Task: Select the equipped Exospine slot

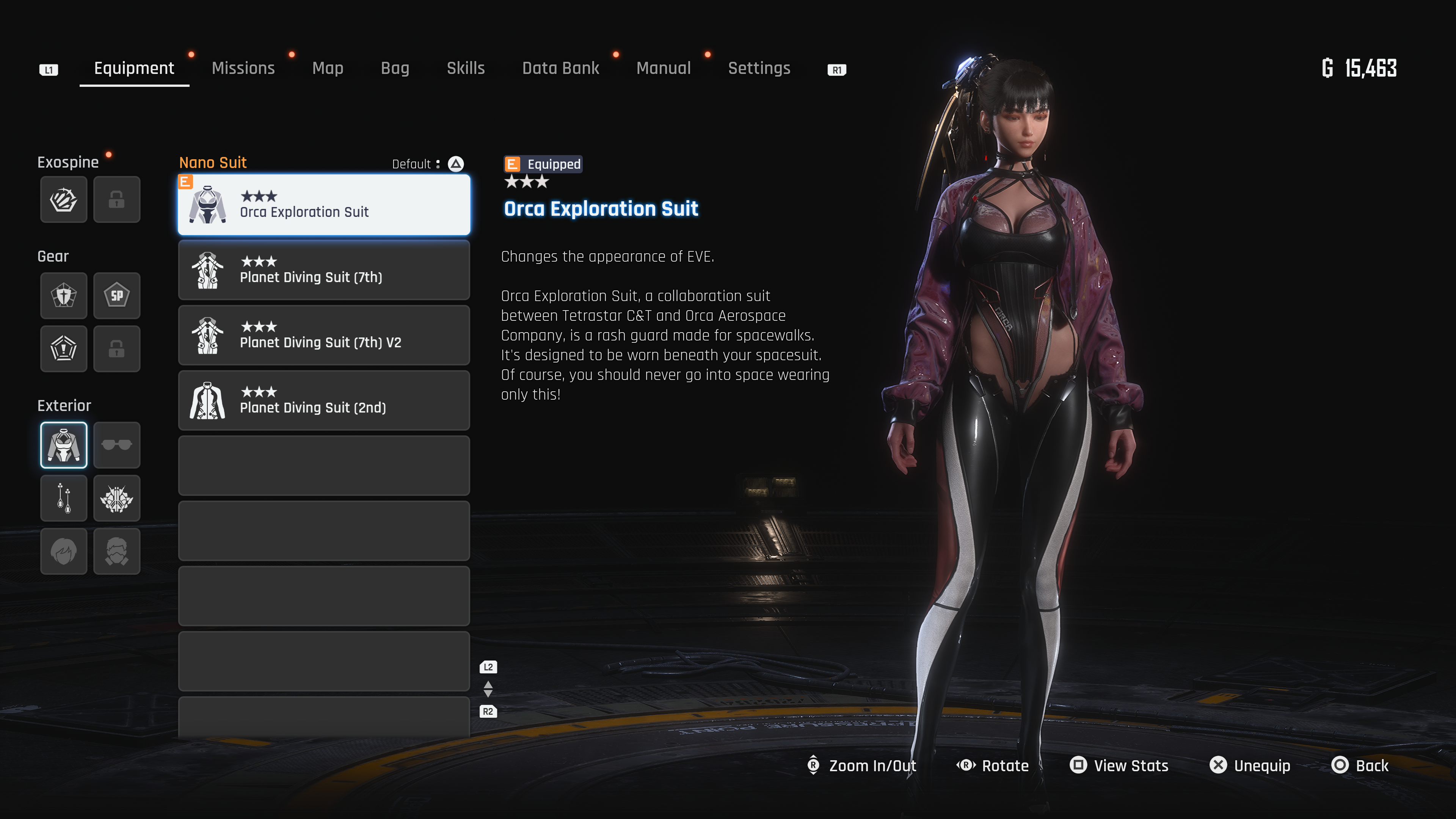Action: pyautogui.click(x=64, y=199)
